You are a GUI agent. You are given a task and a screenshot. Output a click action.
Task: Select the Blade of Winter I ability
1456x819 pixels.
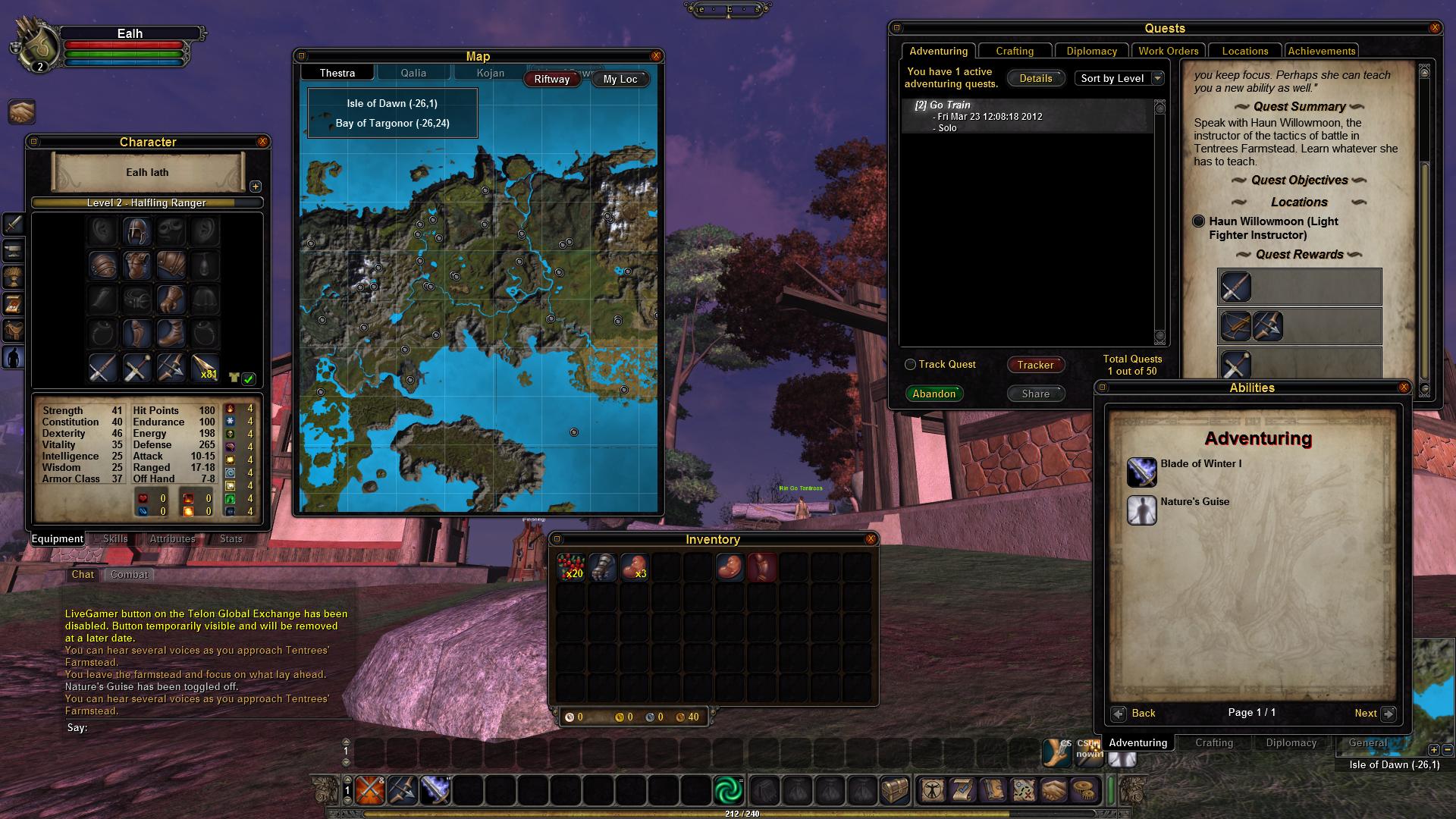(x=1142, y=472)
